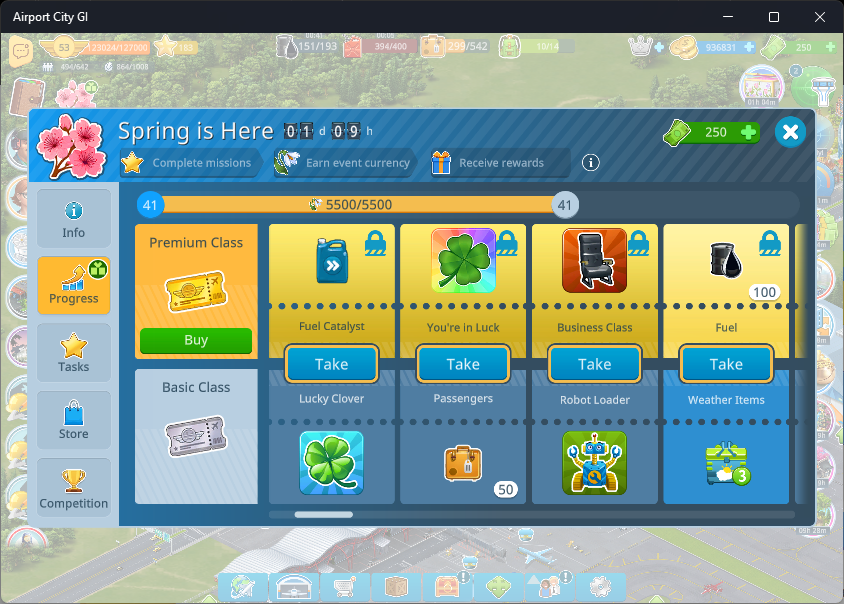Go to the Store tab
The height and width of the screenshot is (604, 844).
point(74,419)
